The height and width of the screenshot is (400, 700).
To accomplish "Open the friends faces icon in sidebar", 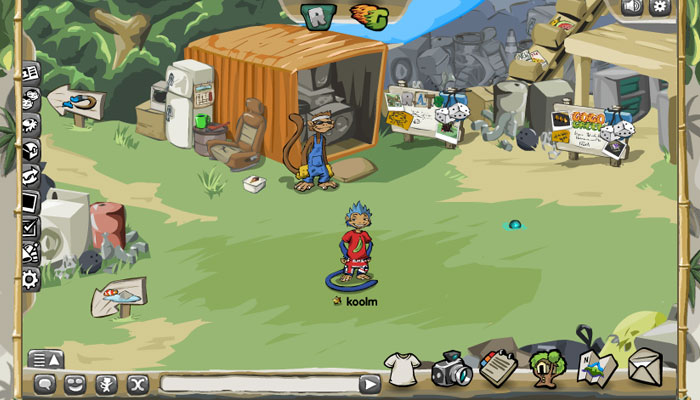I will coord(31,99).
